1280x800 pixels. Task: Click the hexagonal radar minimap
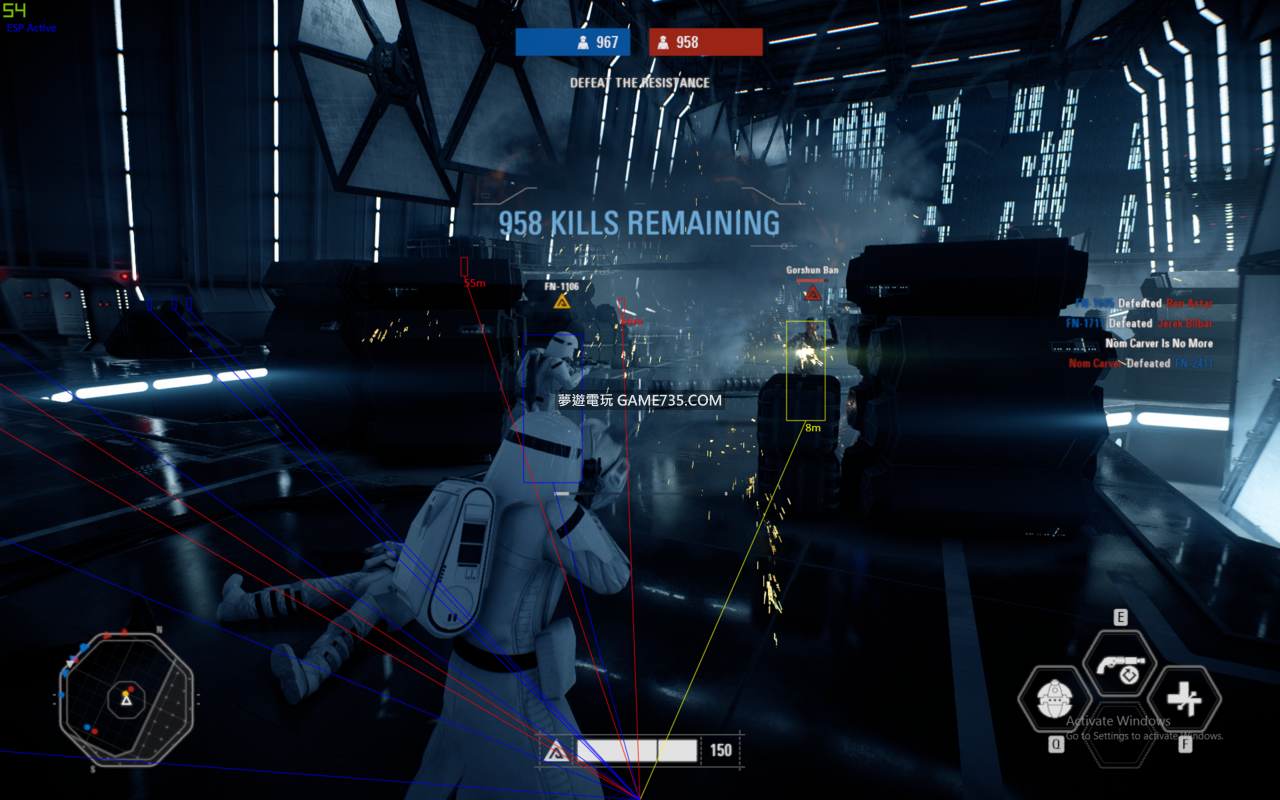tap(125, 697)
